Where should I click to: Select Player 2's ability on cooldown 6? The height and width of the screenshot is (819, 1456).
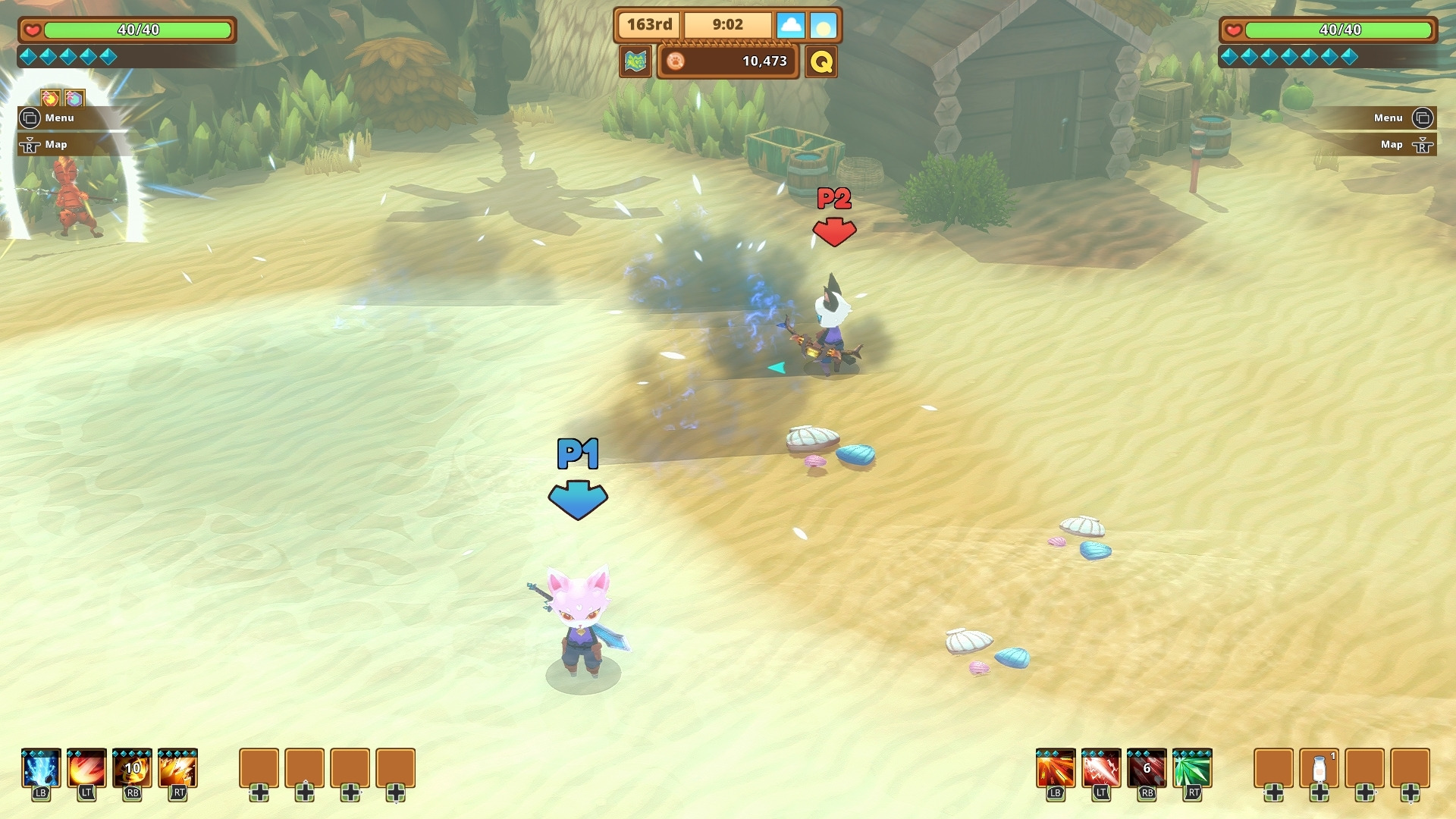pos(1147,769)
